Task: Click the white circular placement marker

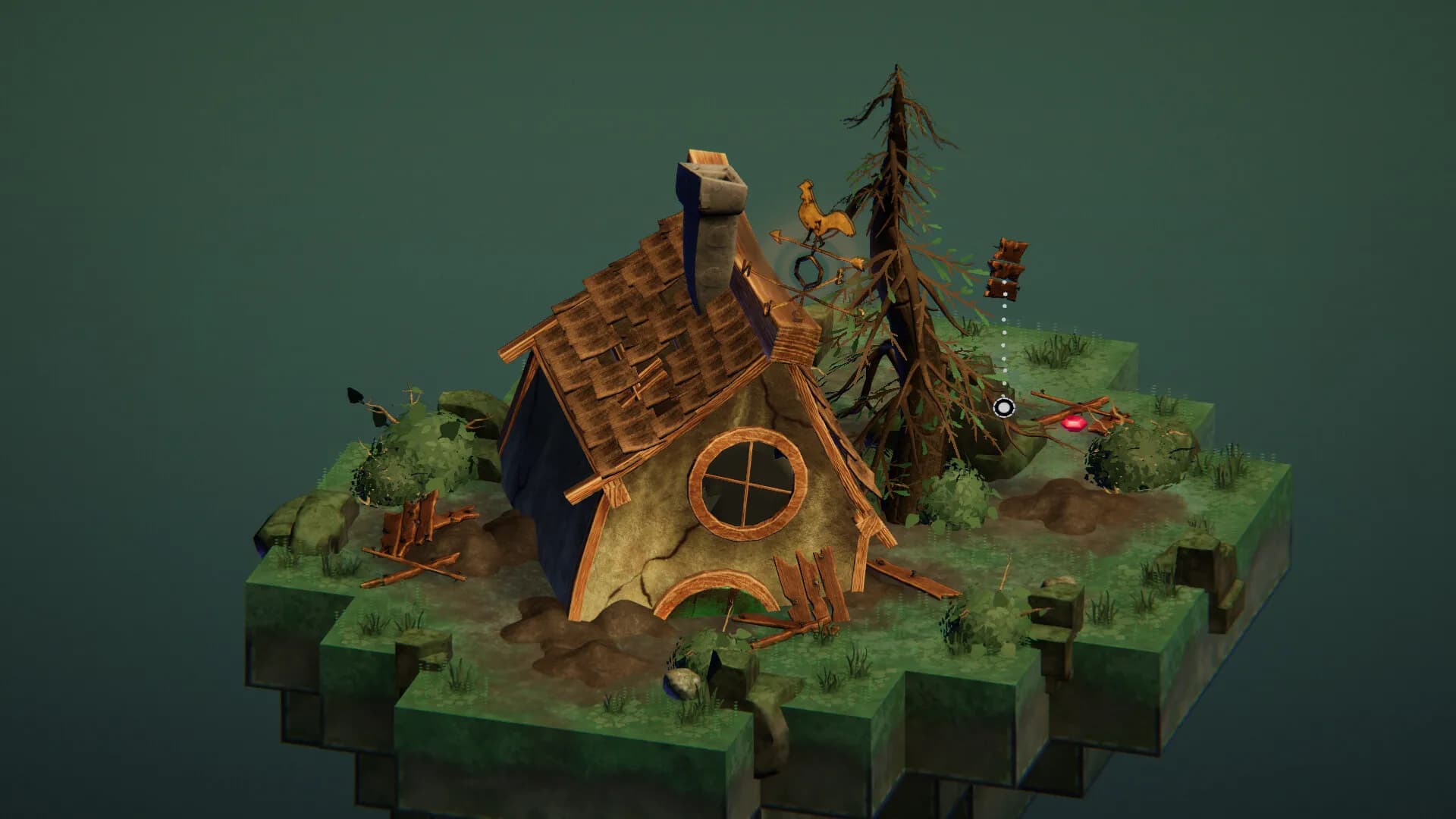Action: tap(1003, 408)
